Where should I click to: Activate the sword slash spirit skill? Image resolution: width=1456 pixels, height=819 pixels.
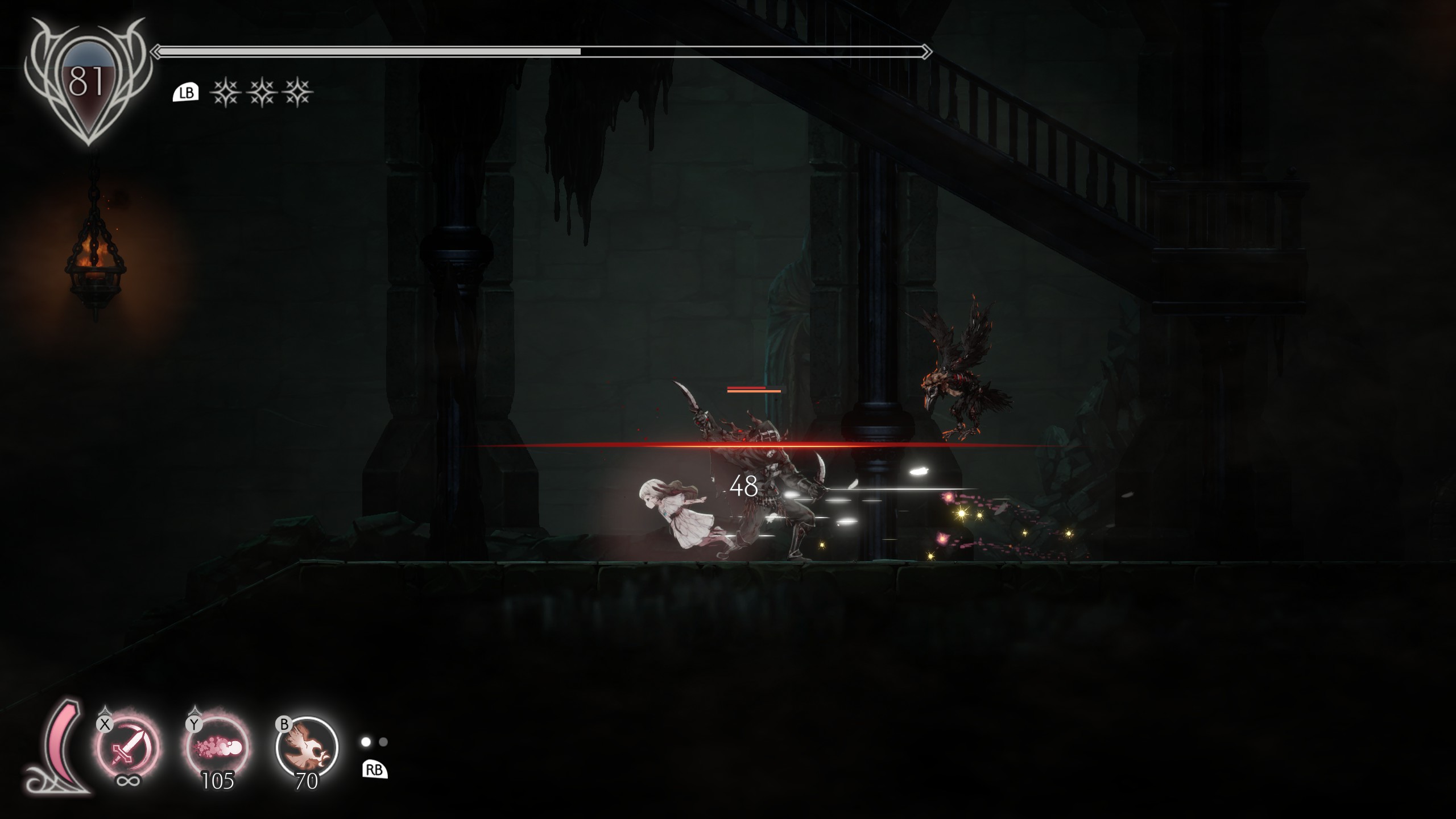127,747
